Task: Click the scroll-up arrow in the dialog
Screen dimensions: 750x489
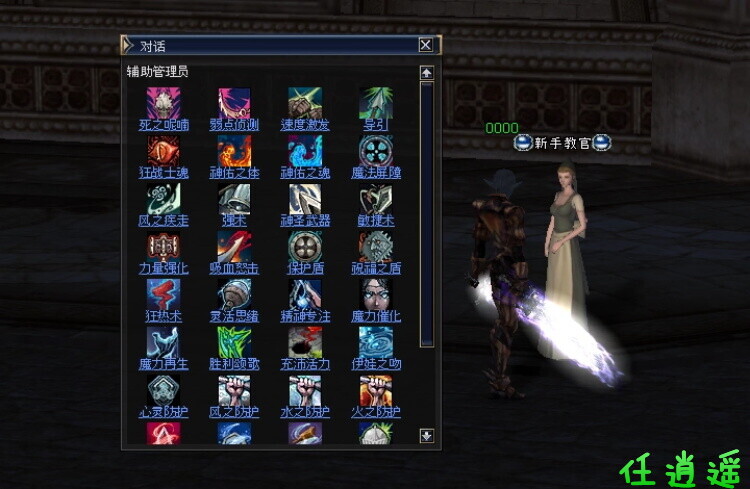Action: click(x=427, y=73)
